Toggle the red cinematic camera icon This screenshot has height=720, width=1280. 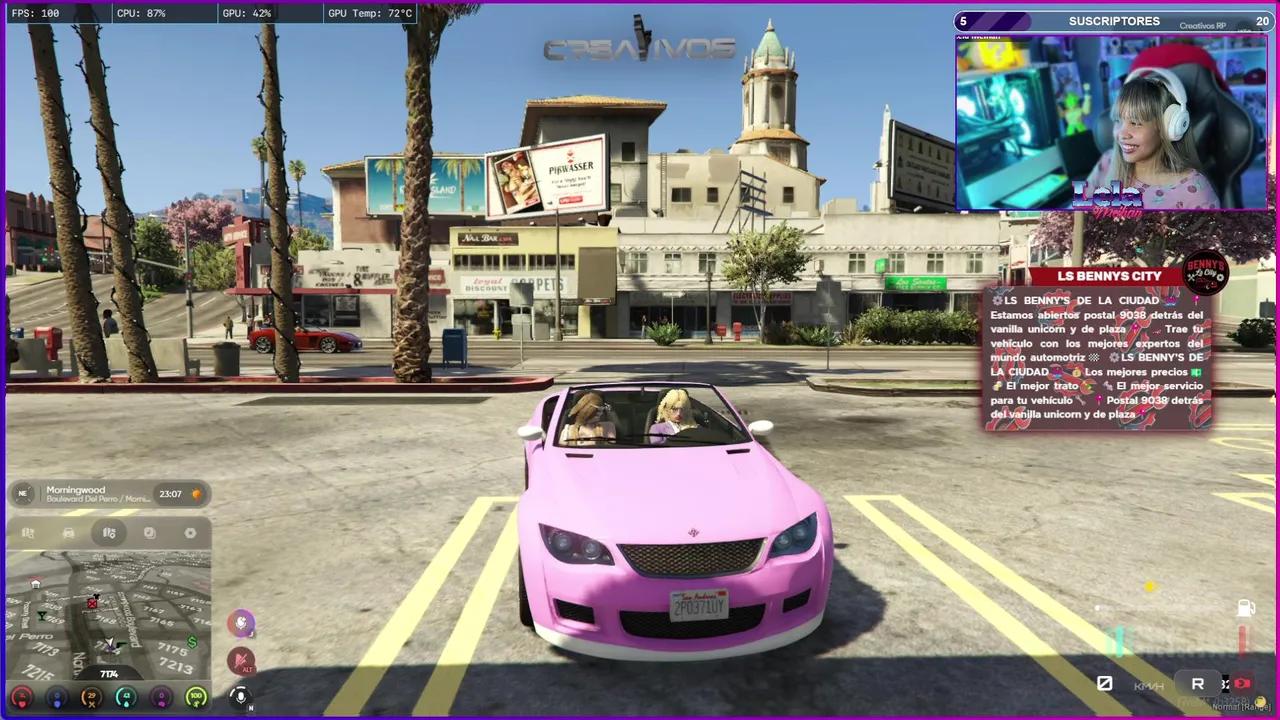[x=1243, y=683]
